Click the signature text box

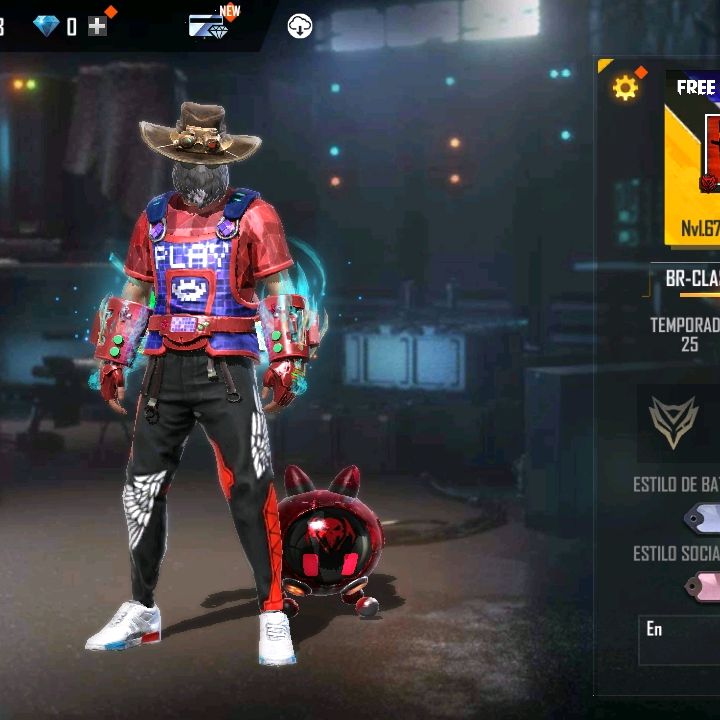[680, 640]
